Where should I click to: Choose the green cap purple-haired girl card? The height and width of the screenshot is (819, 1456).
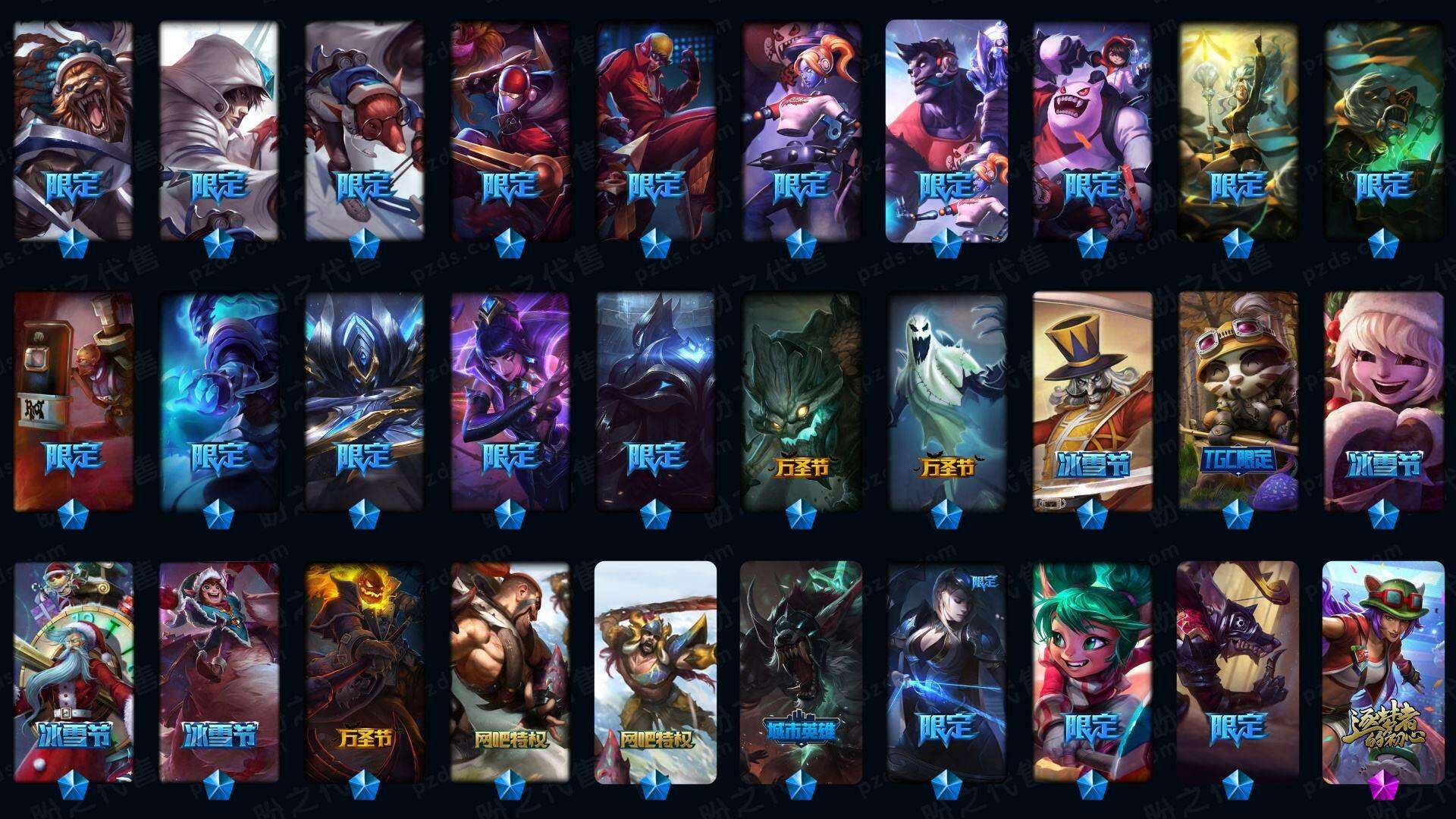pos(1383,671)
